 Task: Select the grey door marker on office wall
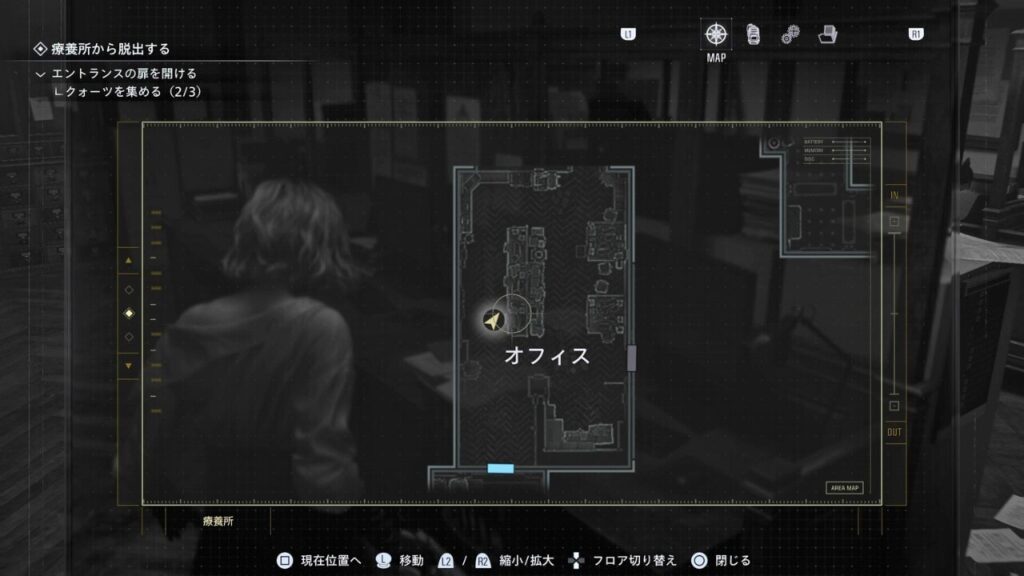[x=631, y=358]
